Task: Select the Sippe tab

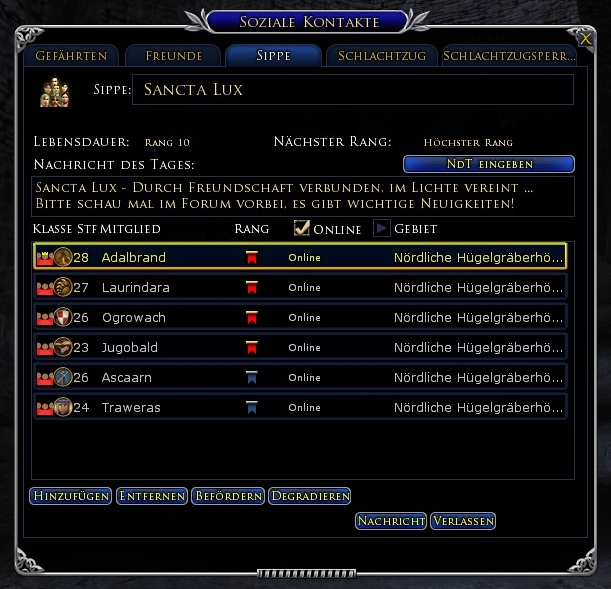Action: 273,56
